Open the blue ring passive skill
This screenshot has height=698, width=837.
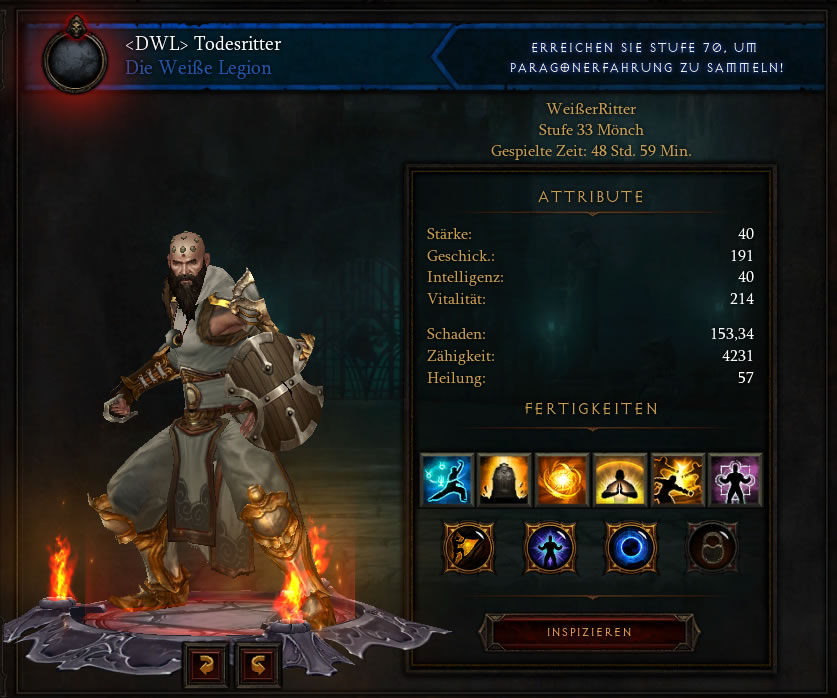[631, 546]
